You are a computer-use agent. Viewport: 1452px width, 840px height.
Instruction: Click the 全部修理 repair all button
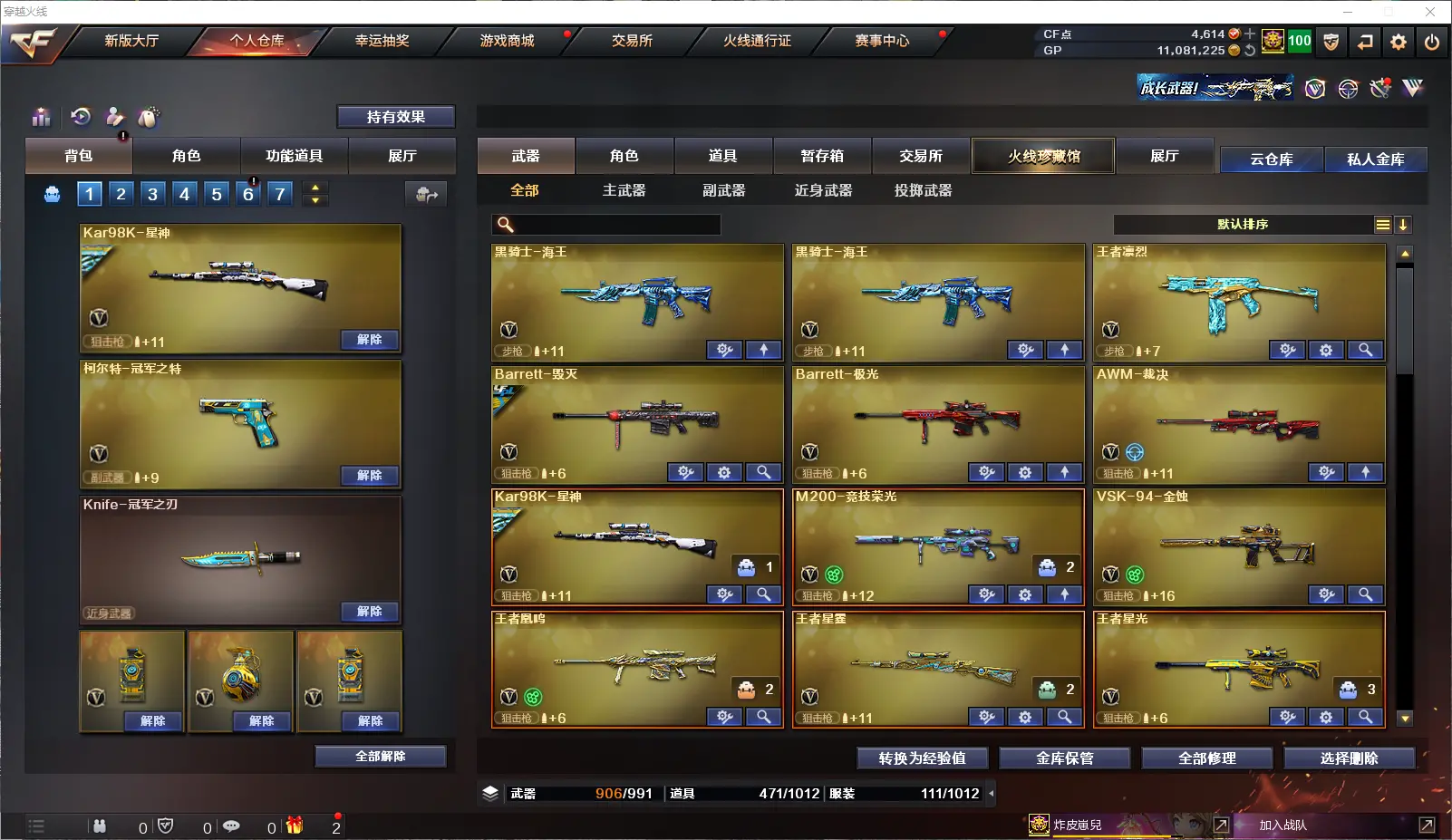point(1208,758)
